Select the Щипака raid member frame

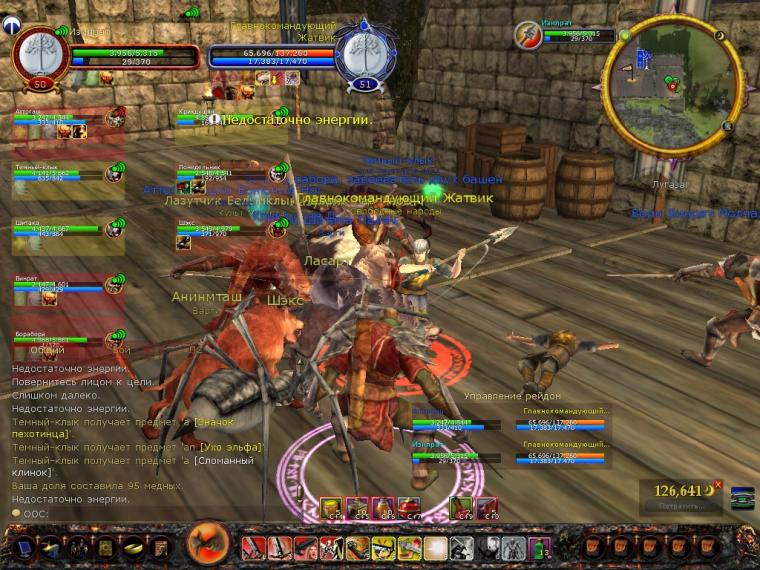tap(60, 230)
